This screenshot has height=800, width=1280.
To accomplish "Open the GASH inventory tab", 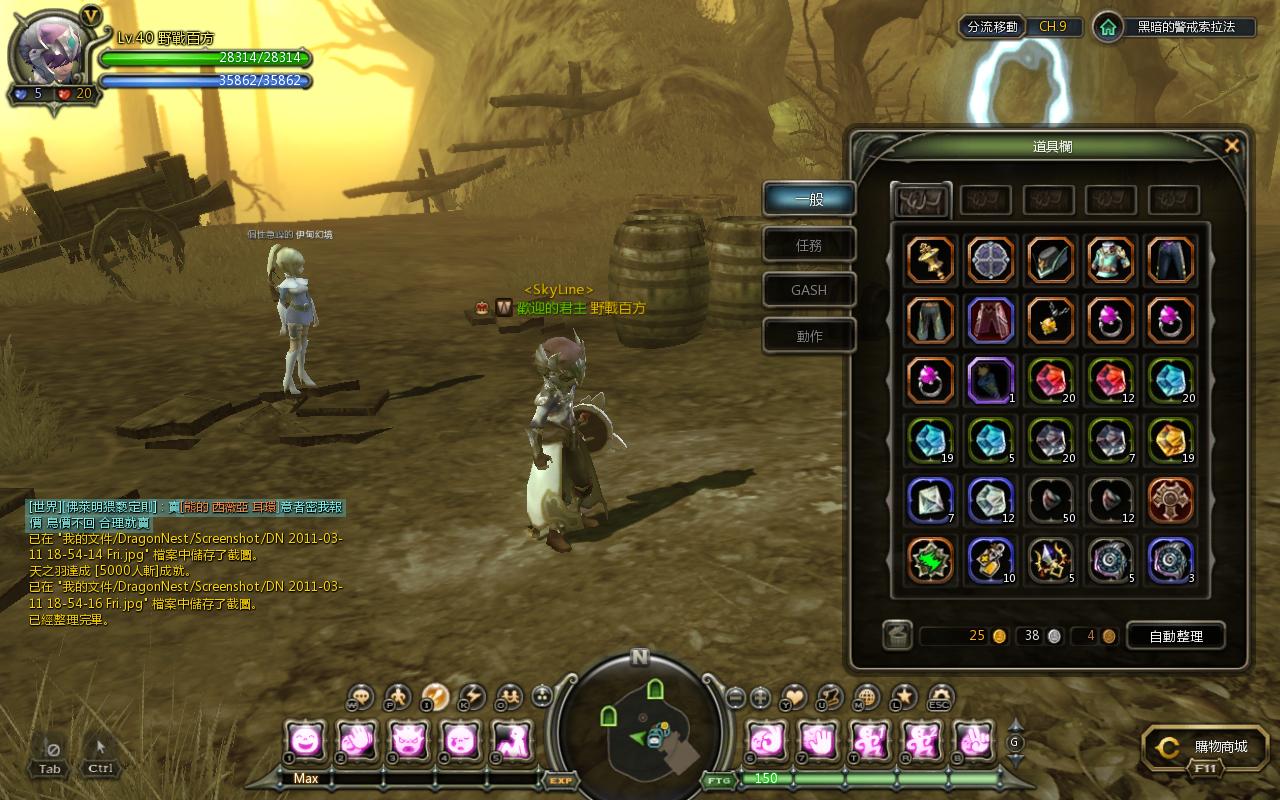I will pyautogui.click(x=809, y=290).
